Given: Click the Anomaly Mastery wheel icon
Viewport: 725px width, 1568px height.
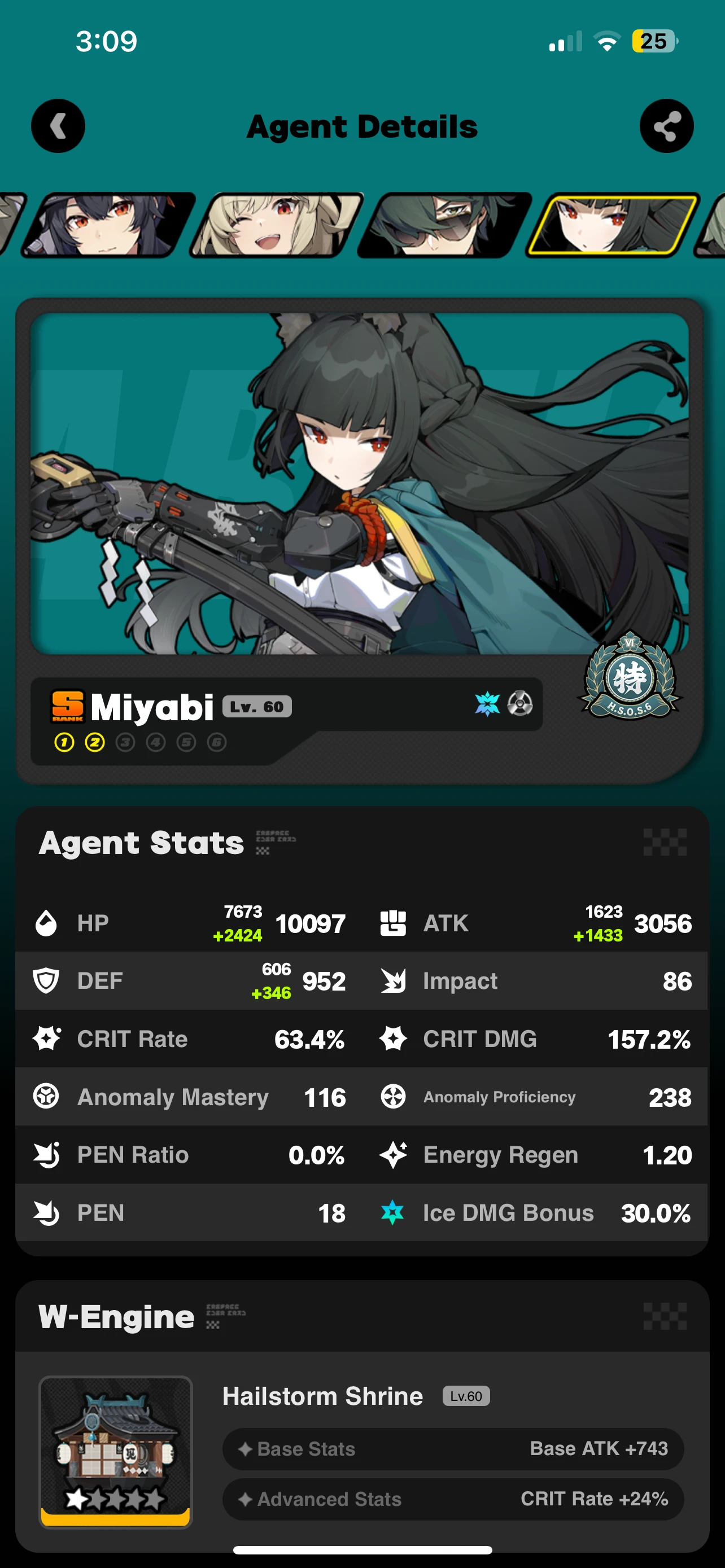Looking at the screenshot, I should pos(46,1096).
